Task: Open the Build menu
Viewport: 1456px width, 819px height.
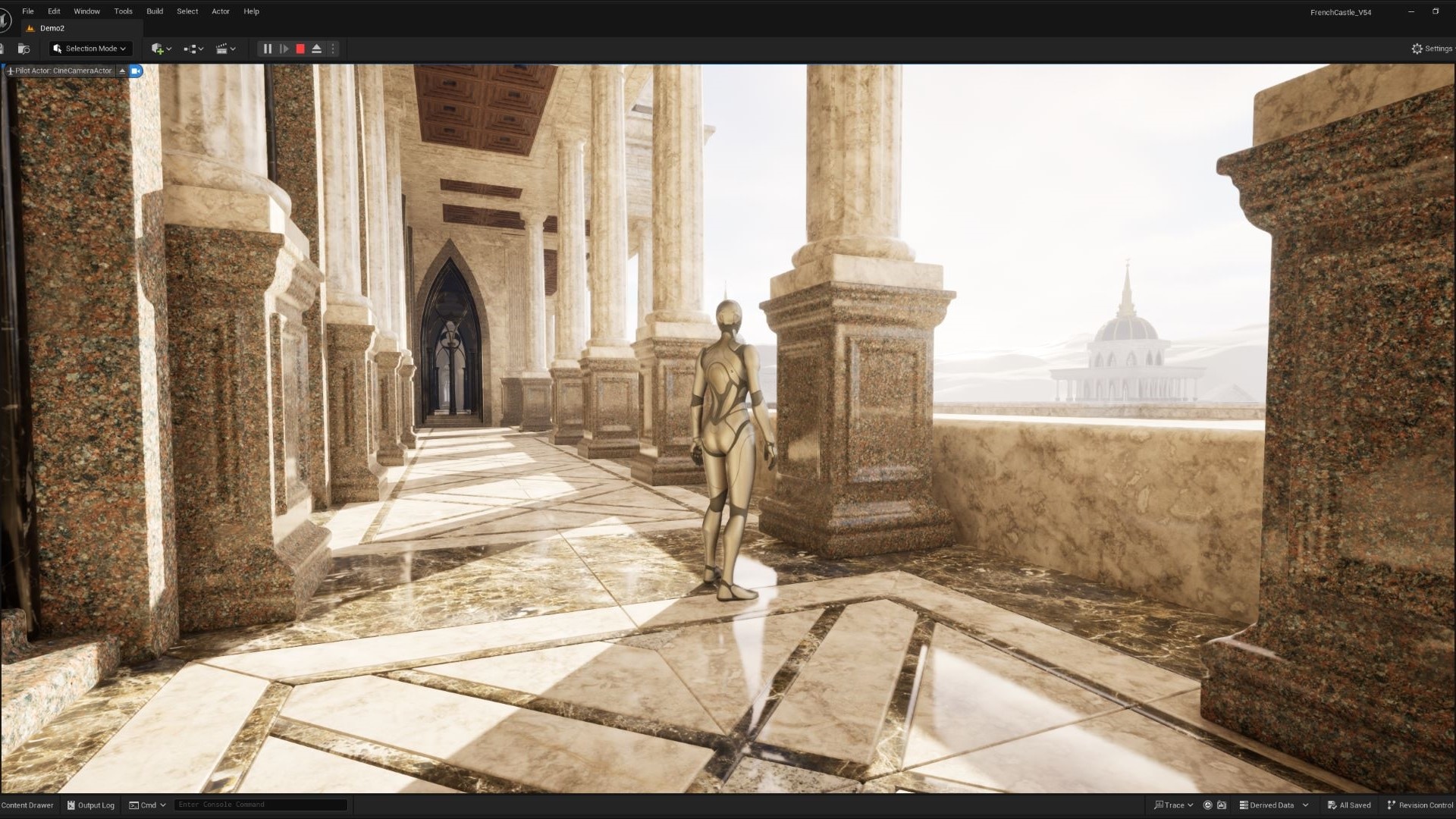Action: pyautogui.click(x=155, y=11)
